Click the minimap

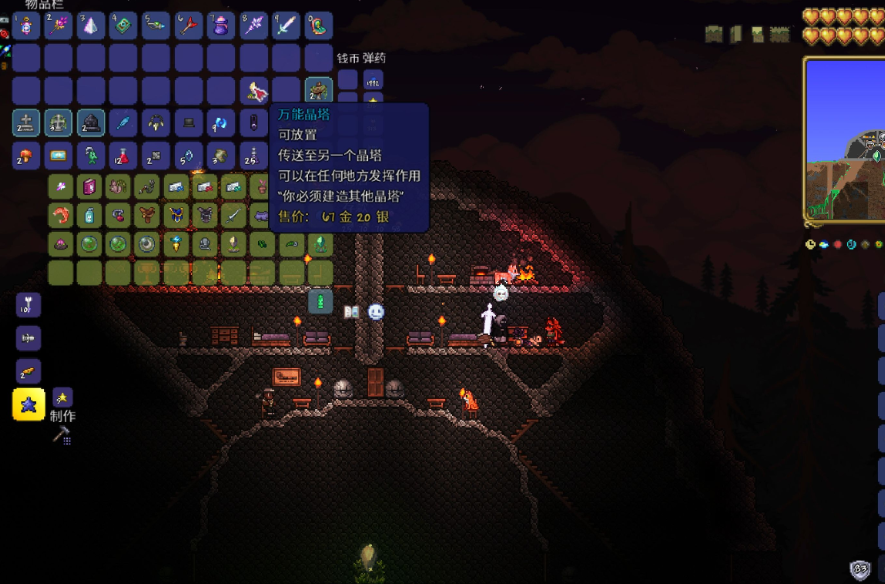845,140
